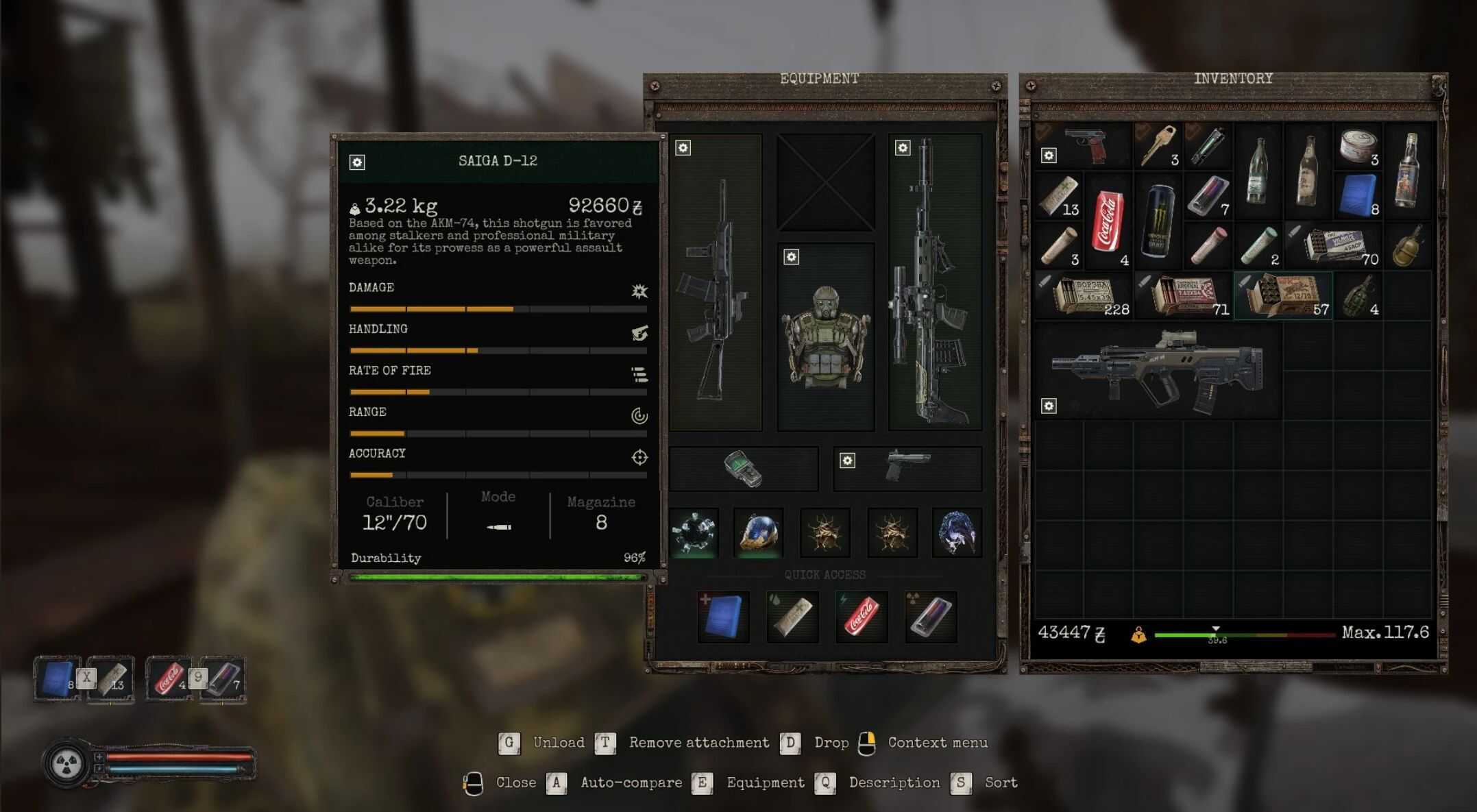1477x812 pixels.
Task: Select the blue medkit quick access slot
Action: (724, 617)
